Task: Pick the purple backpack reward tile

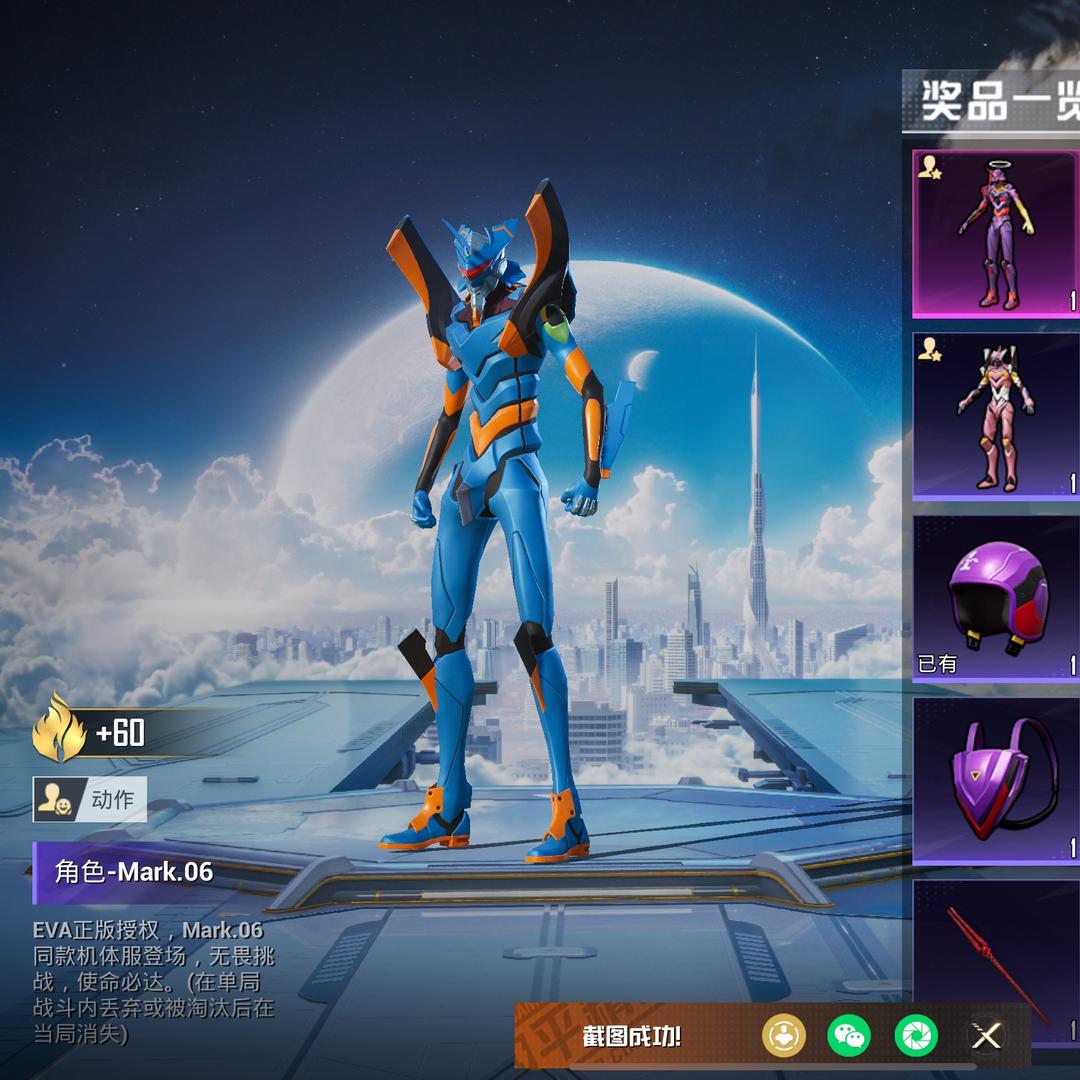Action: coord(996,781)
